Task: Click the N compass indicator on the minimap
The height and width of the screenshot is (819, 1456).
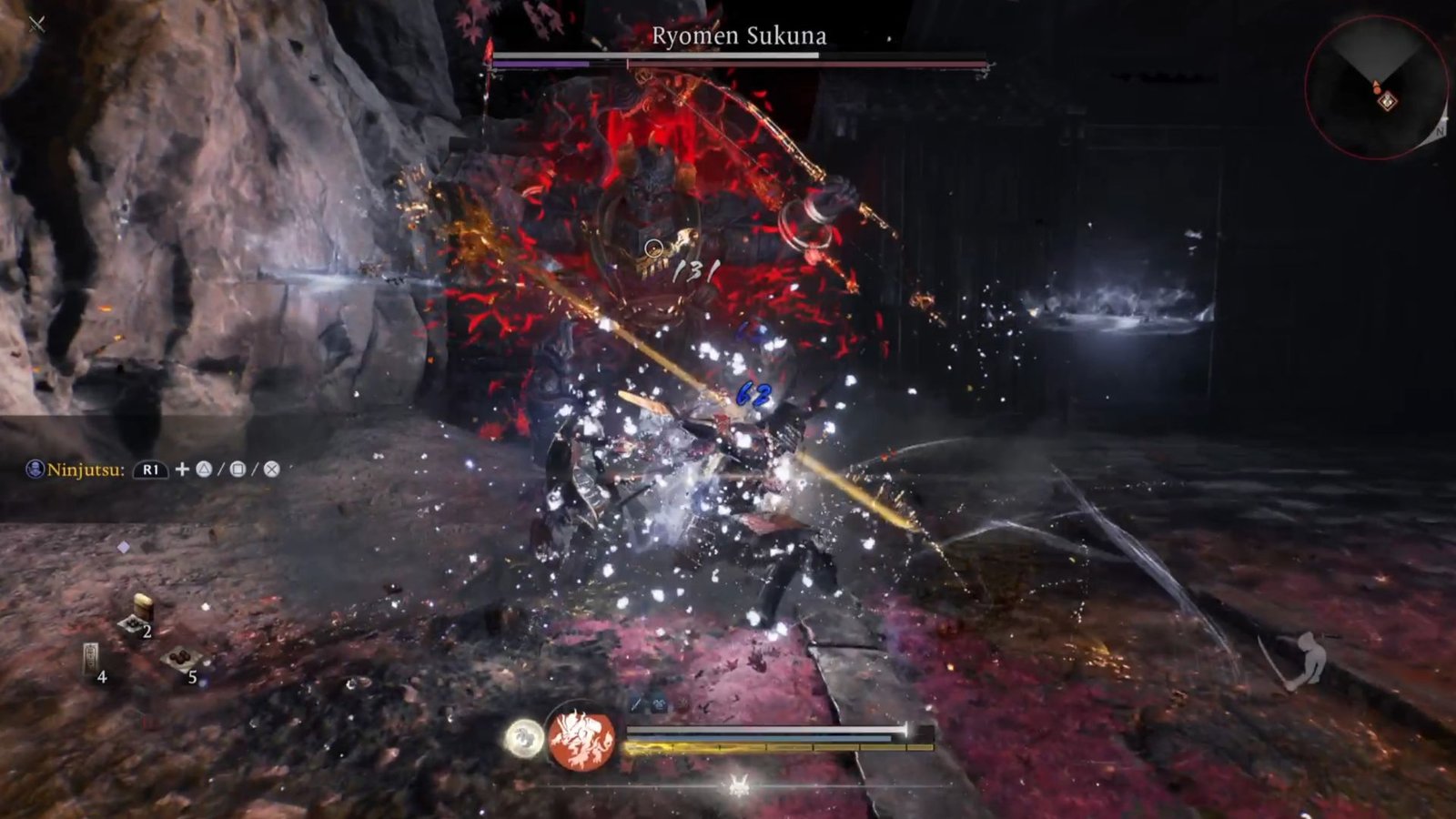Action: click(1441, 131)
